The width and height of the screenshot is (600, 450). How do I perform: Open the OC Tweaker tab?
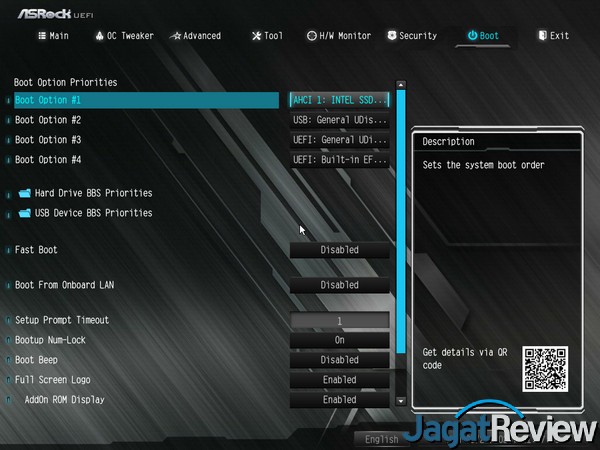125,36
